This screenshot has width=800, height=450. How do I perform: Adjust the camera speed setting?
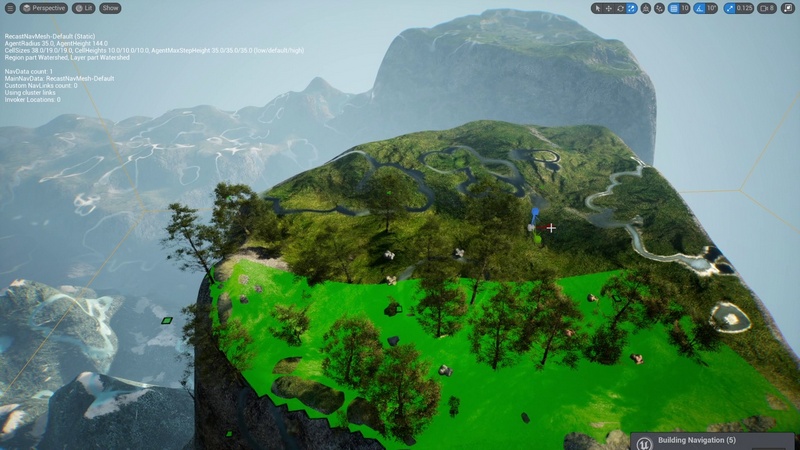pos(767,8)
